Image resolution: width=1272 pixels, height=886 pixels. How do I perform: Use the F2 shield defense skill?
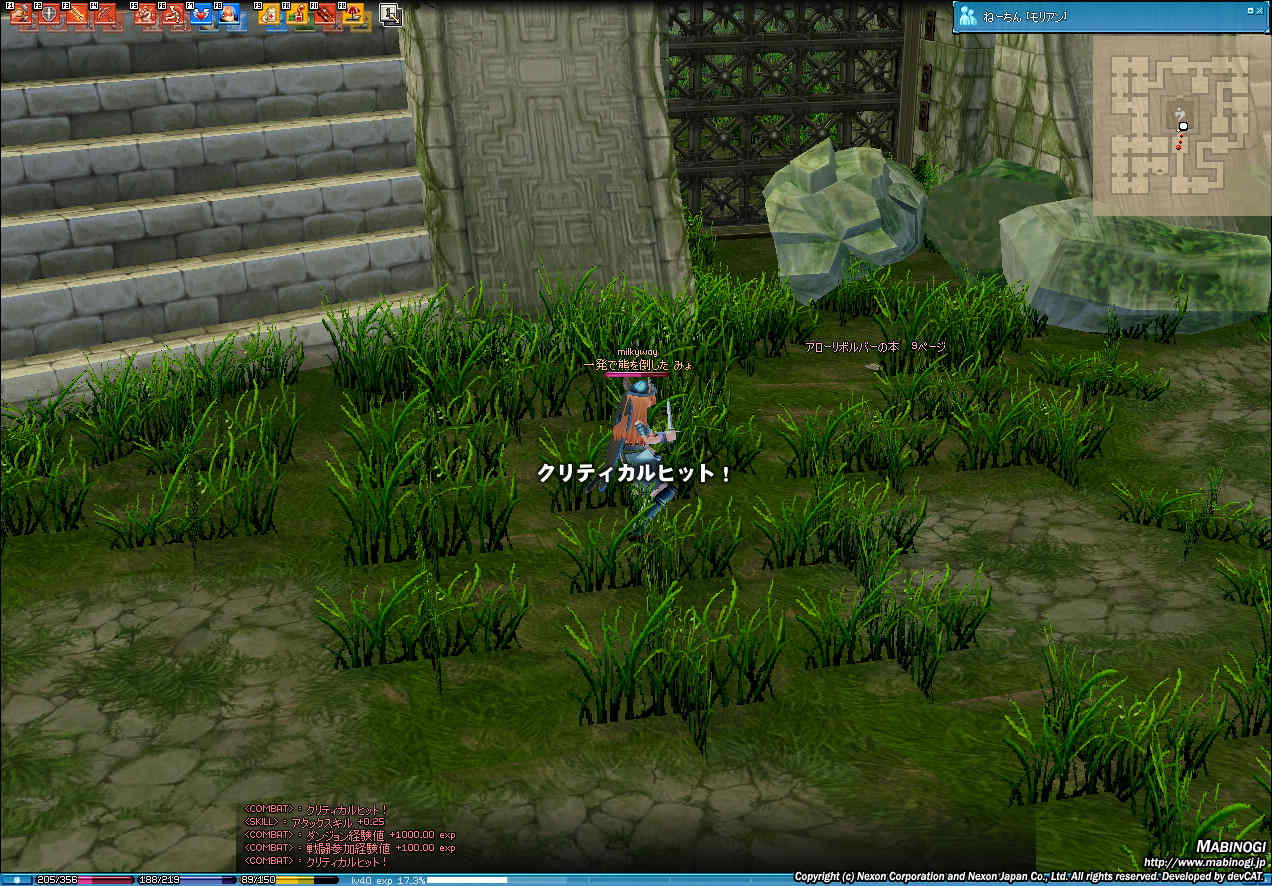pos(47,14)
